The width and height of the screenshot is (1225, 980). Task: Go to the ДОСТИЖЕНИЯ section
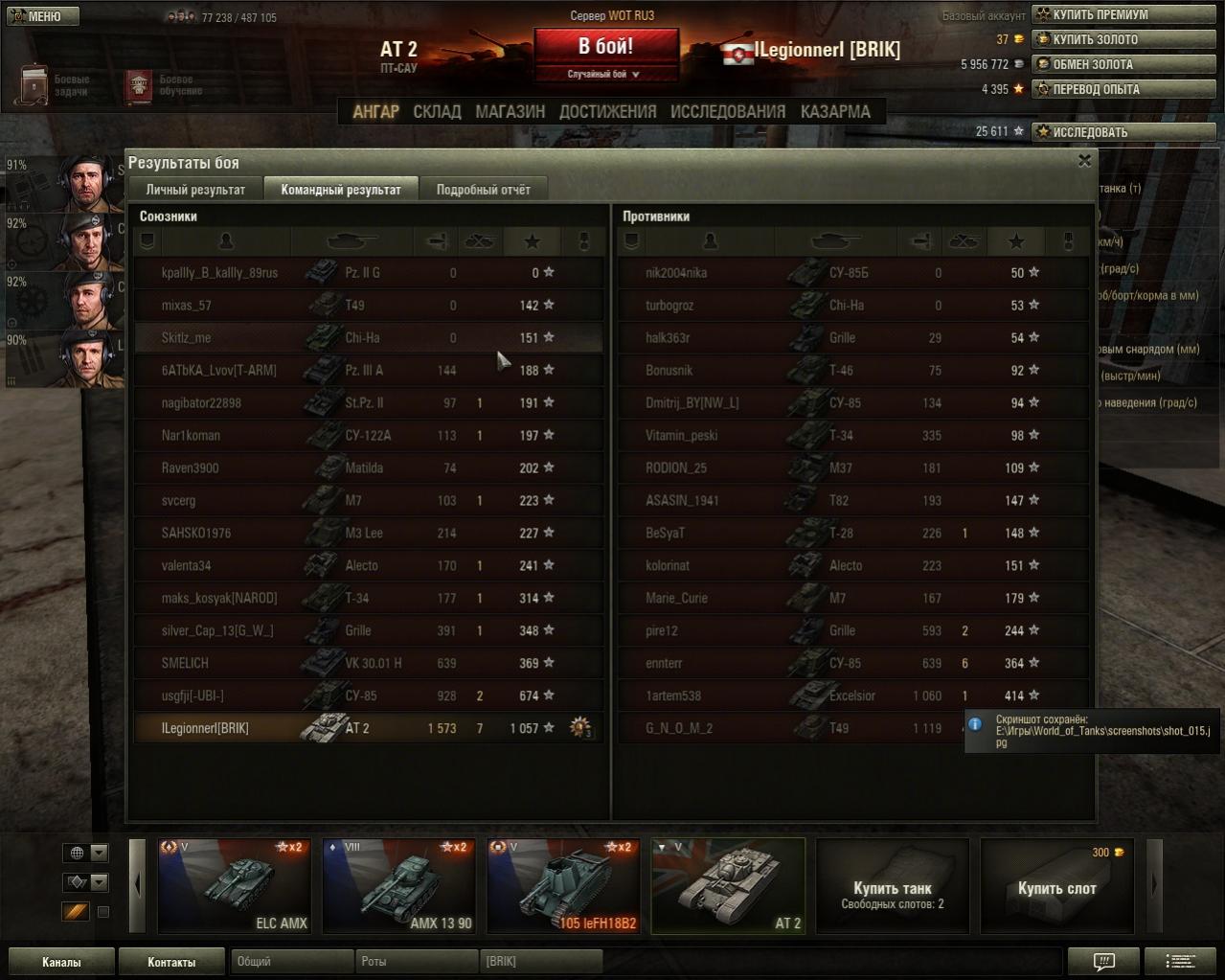pyautogui.click(x=607, y=112)
